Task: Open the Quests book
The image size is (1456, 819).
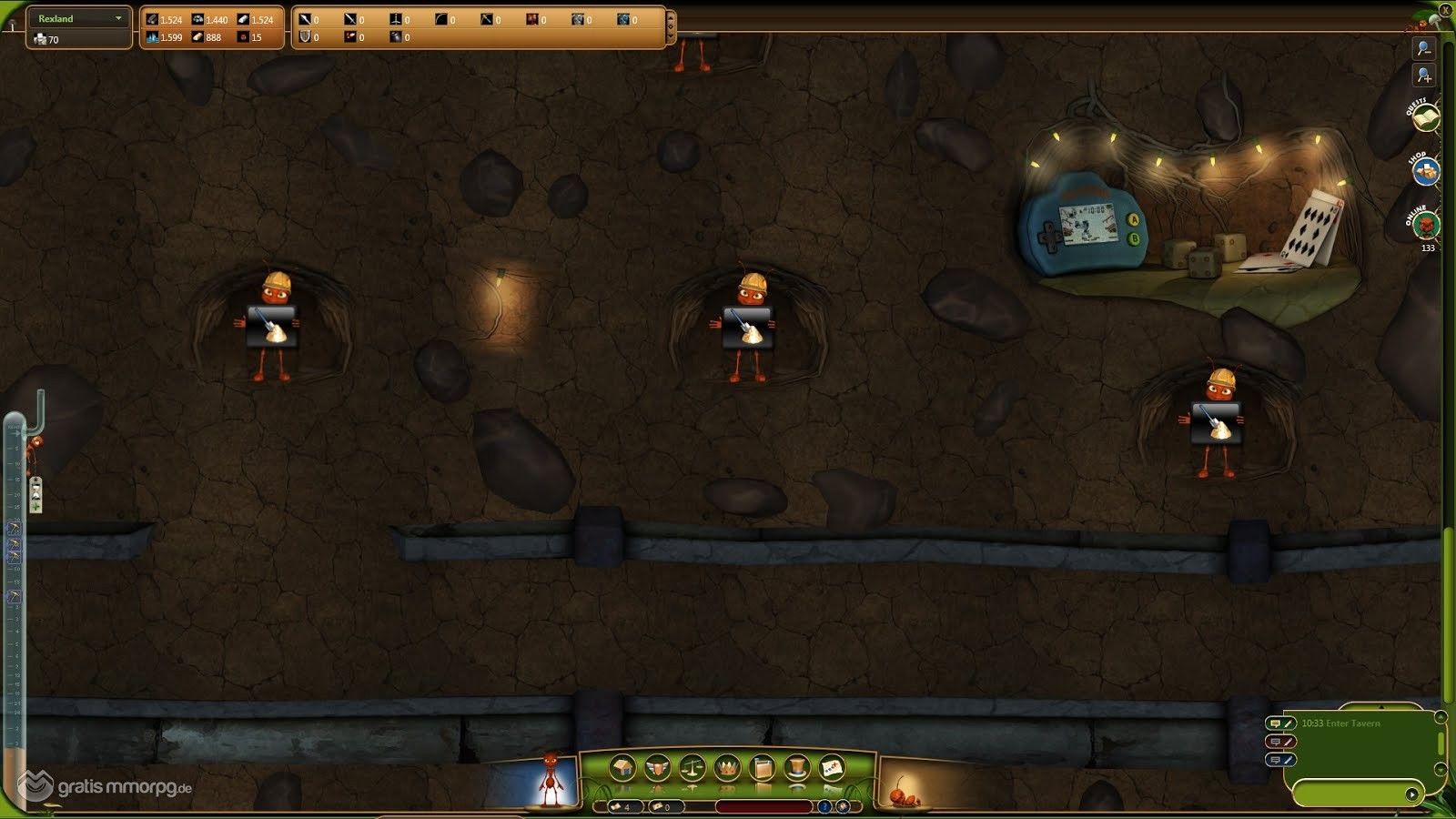Action: 1426,118
